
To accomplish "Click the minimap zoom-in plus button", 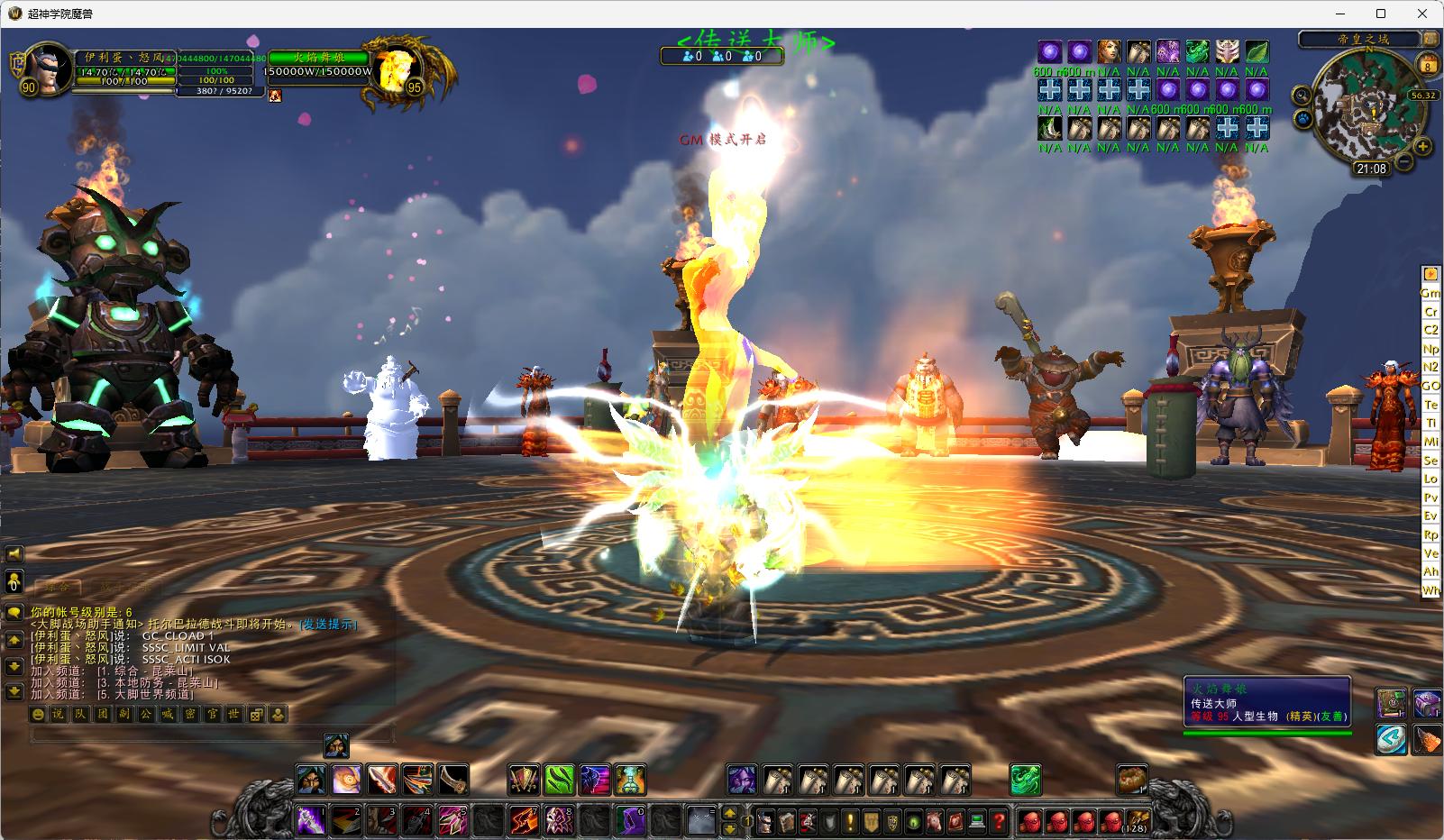I will [x=1422, y=146].
